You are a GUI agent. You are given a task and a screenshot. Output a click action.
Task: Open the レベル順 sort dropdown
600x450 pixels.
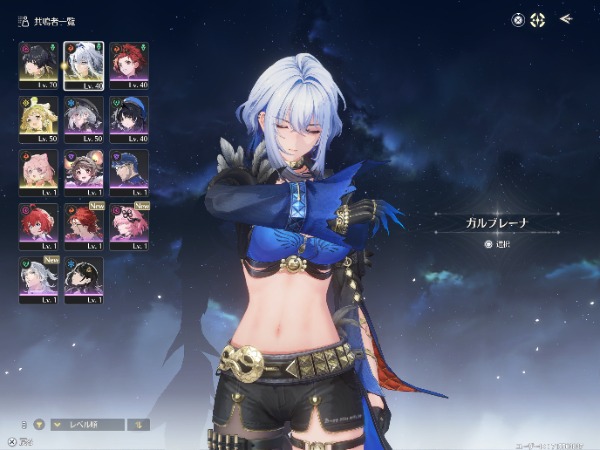[x=88, y=424]
